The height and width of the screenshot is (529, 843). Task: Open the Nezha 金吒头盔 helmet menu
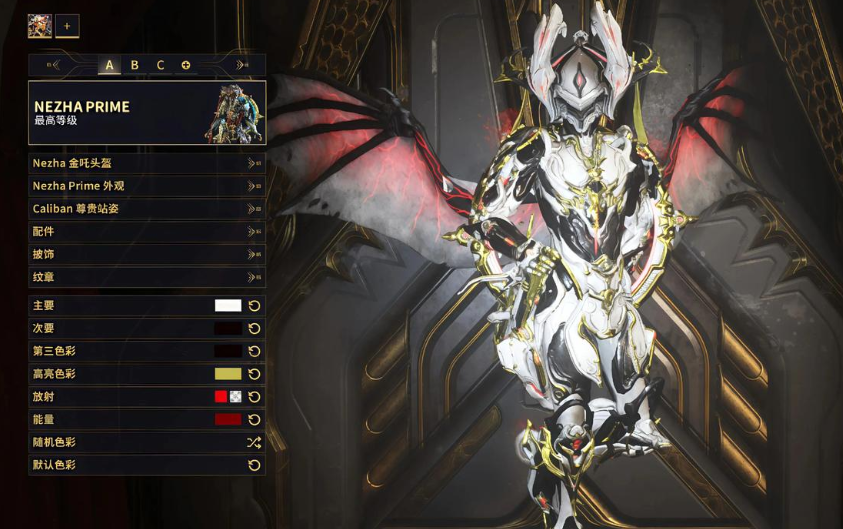[x=146, y=163]
